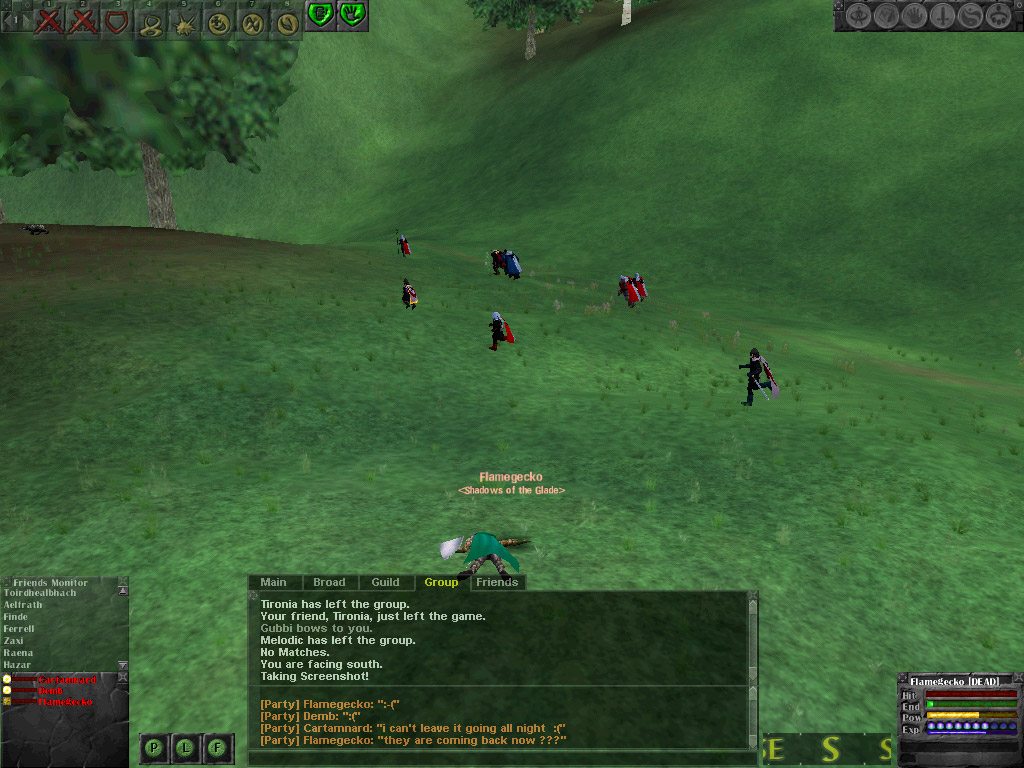The height and width of the screenshot is (768, 1024).
Task: Open the group figures menu icon
Action: 997,16
